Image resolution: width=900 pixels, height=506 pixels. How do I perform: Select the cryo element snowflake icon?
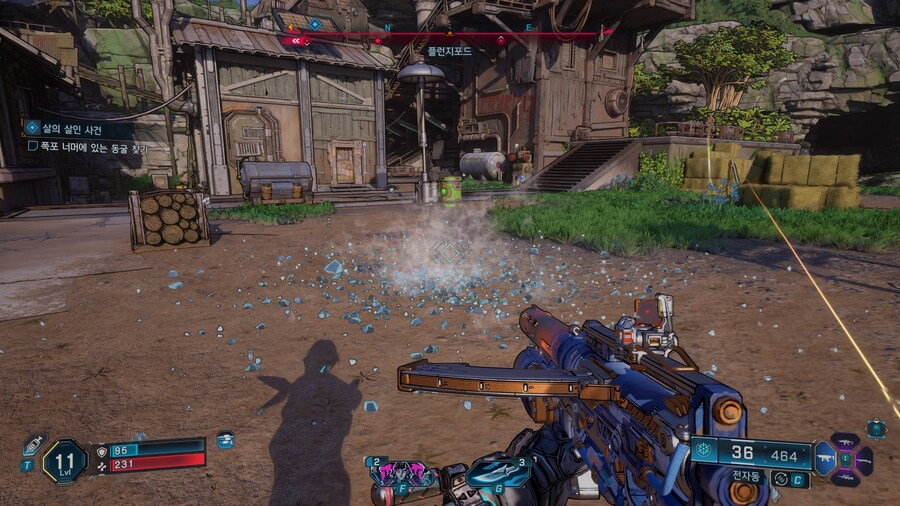point(703,450)
